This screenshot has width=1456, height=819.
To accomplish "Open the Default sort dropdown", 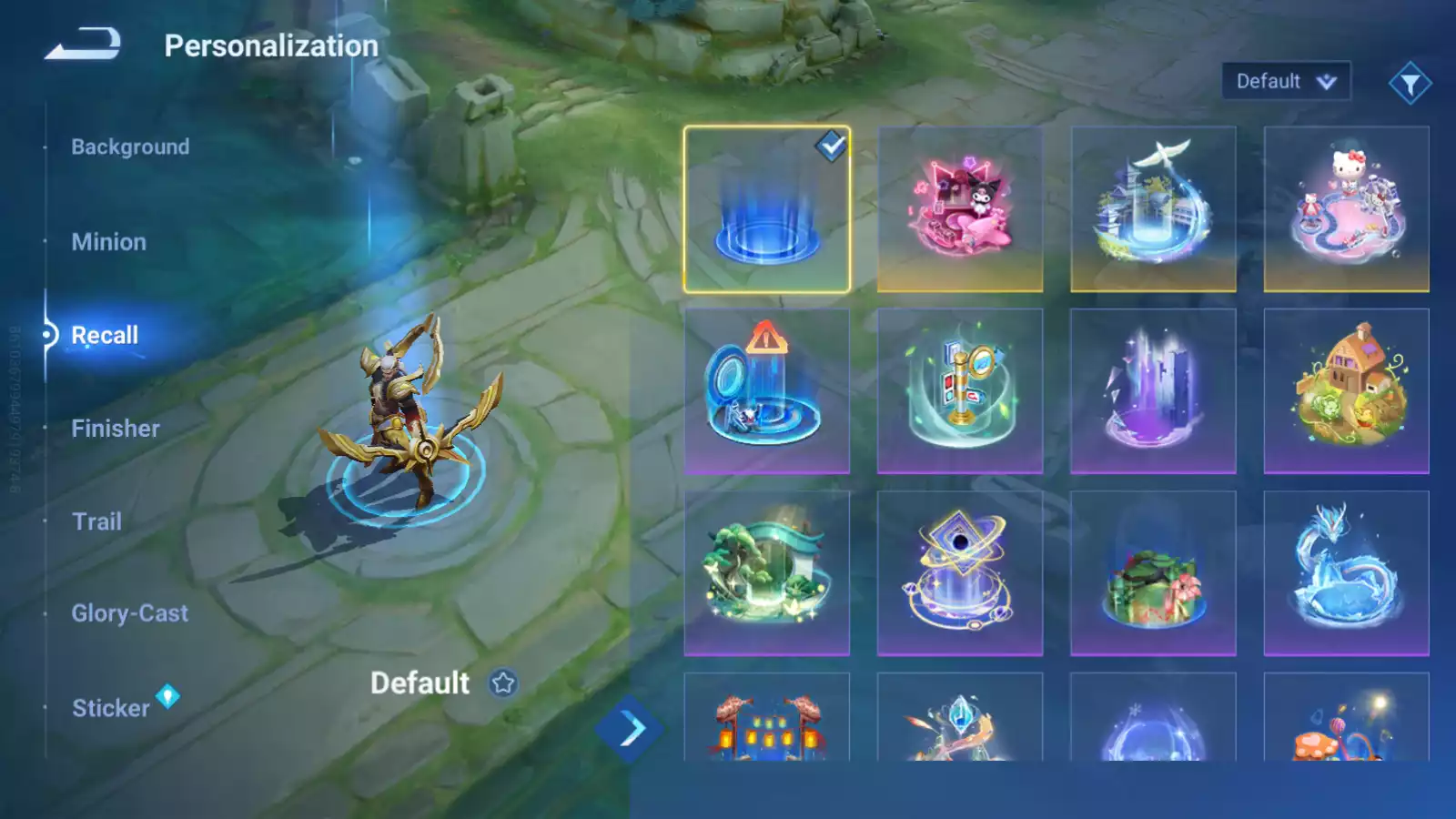I will pos(1285,81).
